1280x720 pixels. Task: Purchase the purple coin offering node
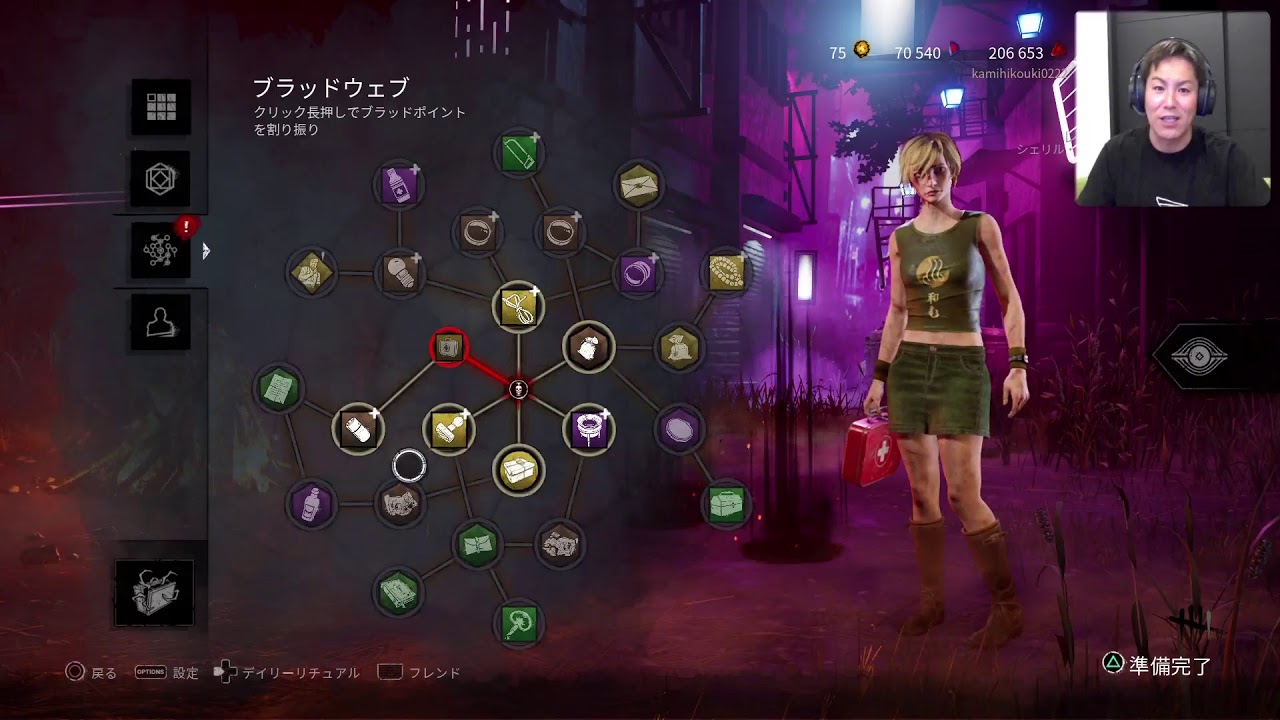(679, 429)
